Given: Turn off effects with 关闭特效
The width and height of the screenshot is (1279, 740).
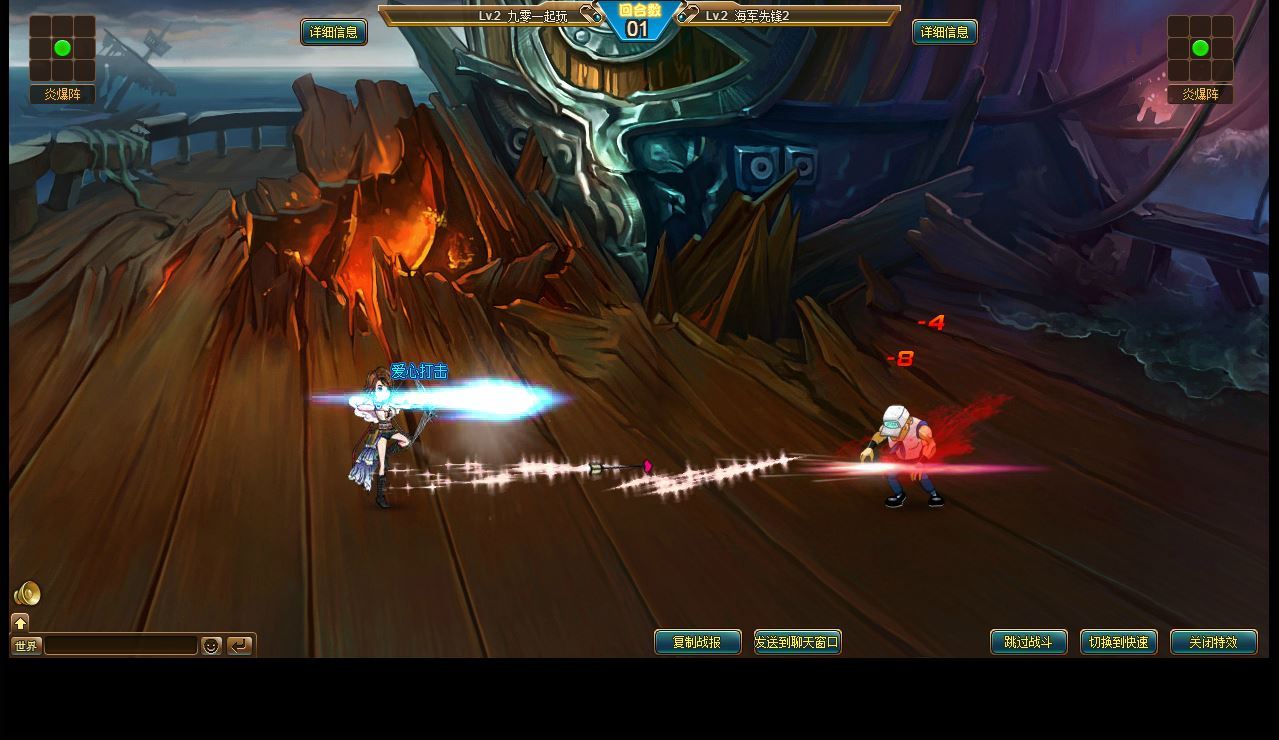Looking at the screenshot, I should [1213, 642].
